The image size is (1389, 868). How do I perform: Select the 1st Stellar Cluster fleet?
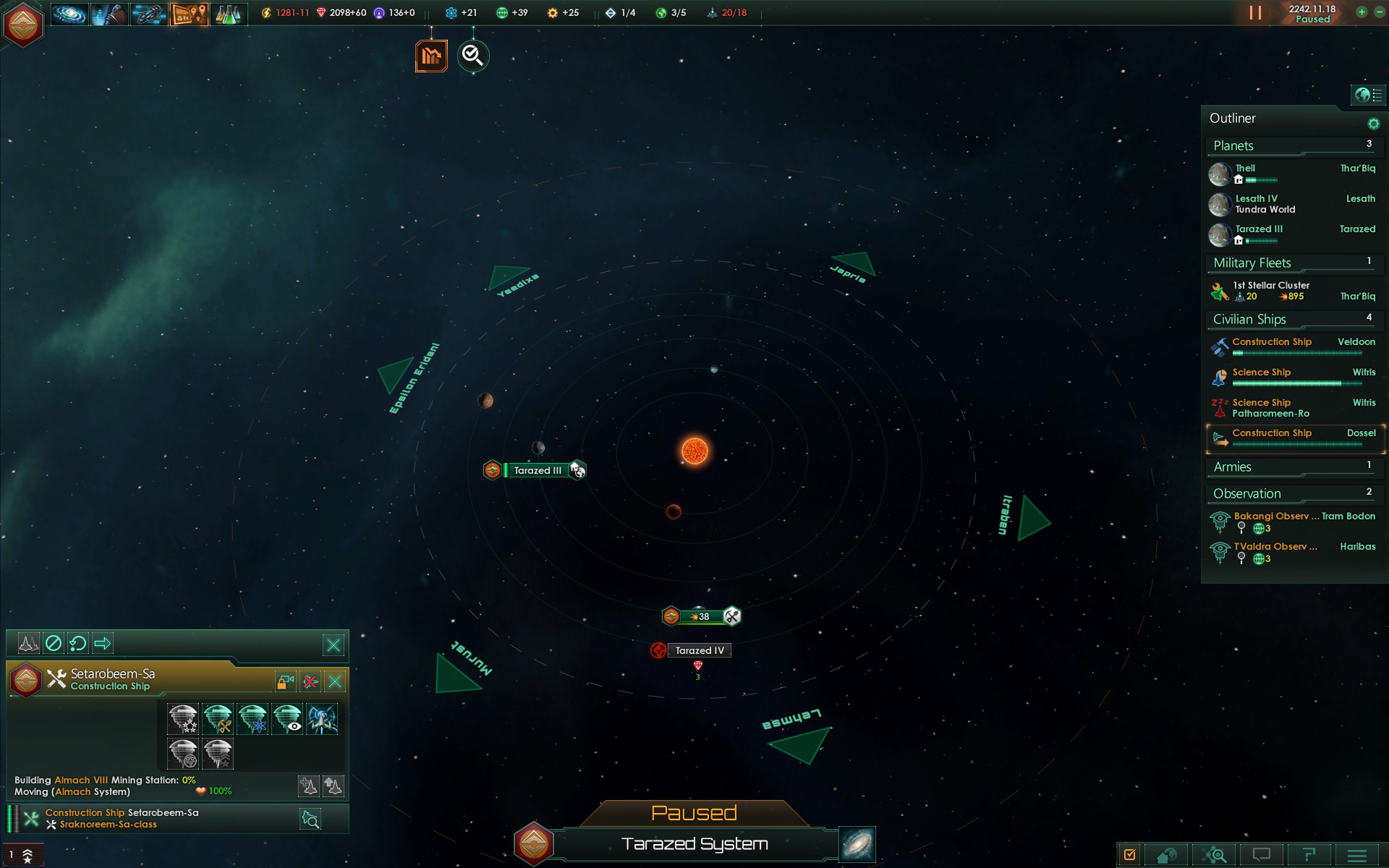pos(1270,290)
